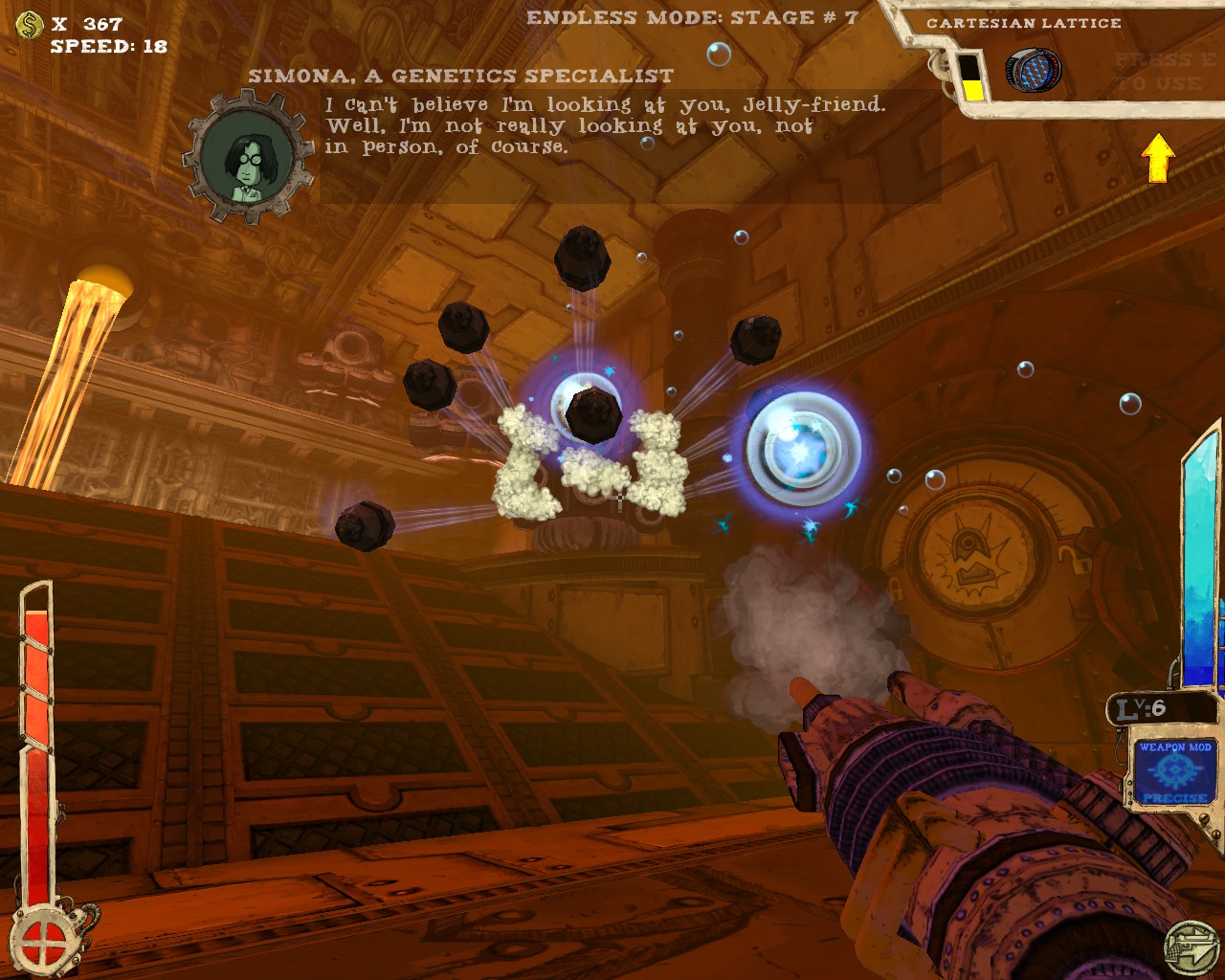Click the gold dollar coin icon
The width and height of the screenshot is (1225, 980).
point(30,24)
